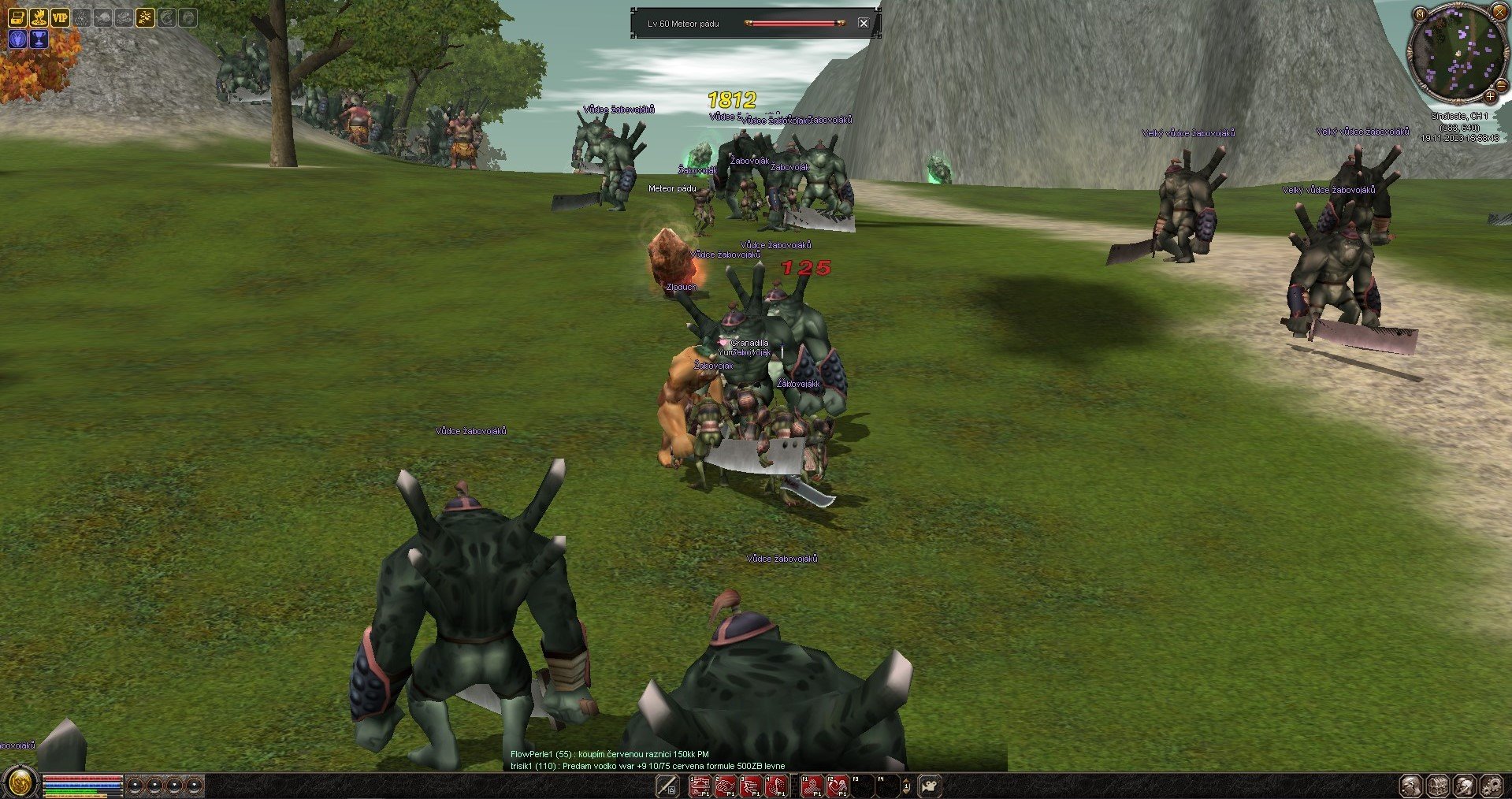Use the skill in the F1 slot
The height and width of the screenshot is (799, 1512).
(x=812, y=786)
